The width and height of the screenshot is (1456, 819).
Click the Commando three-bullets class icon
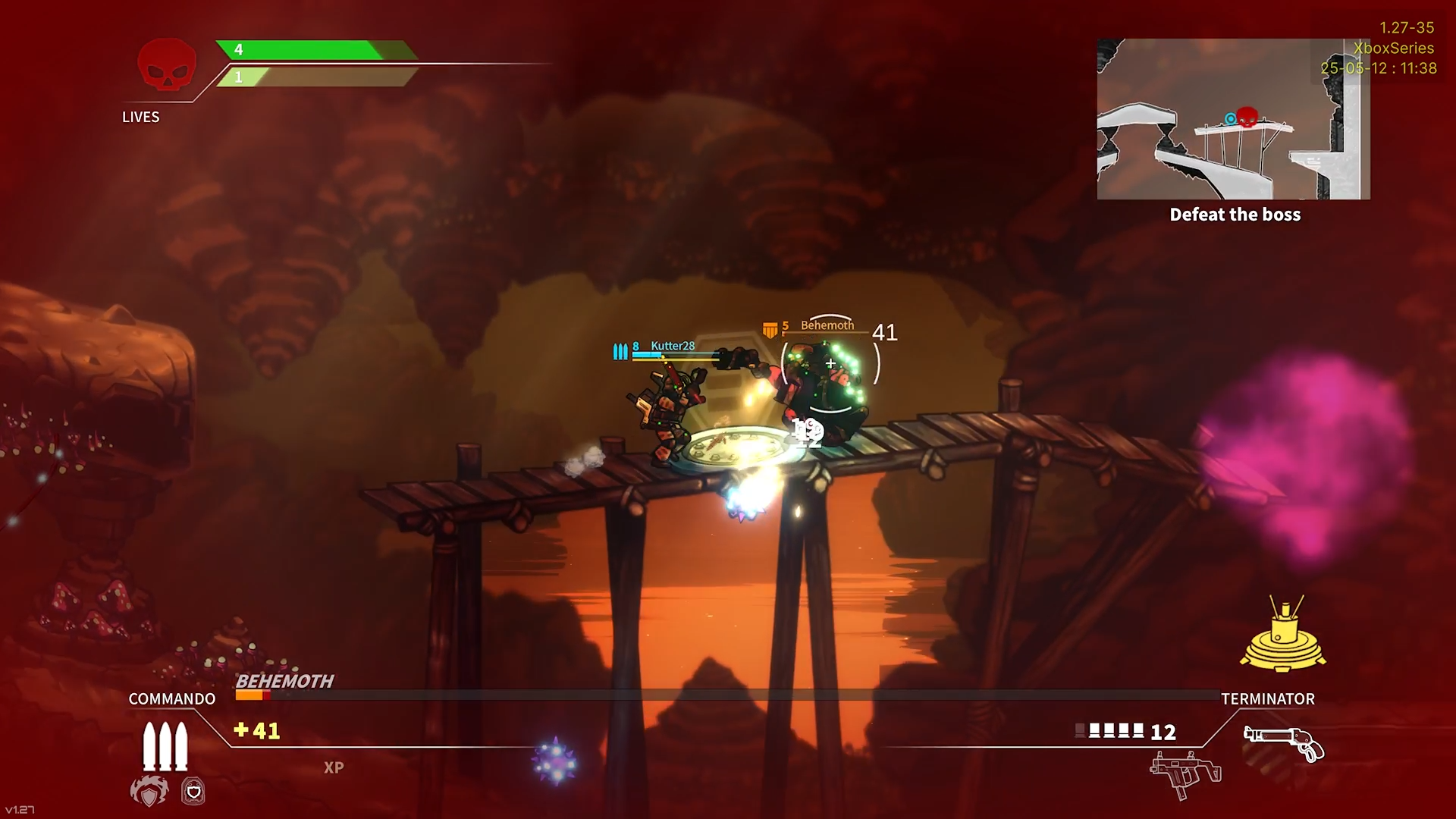click(x=165, y=746)
